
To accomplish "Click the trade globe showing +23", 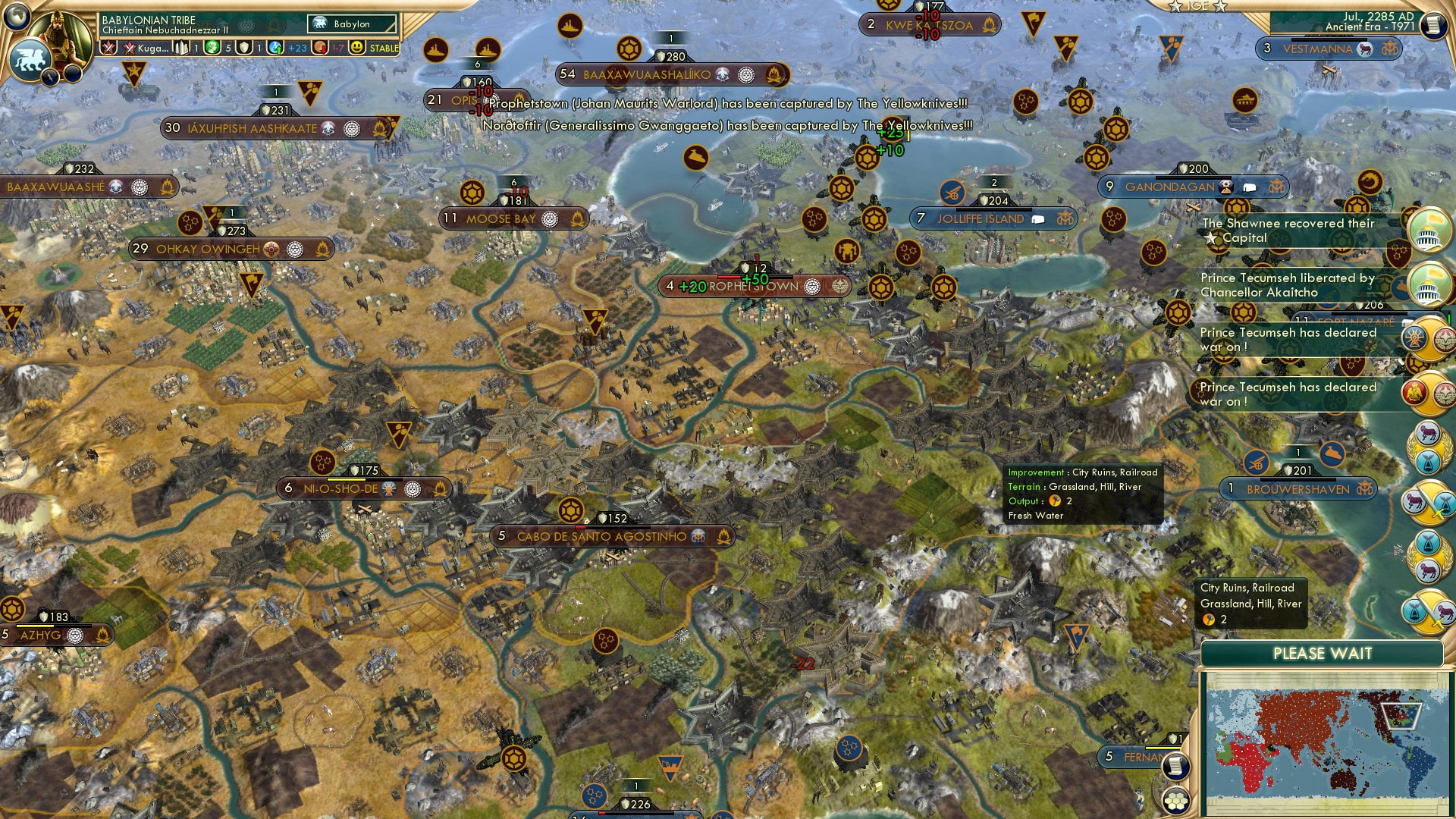I will [275, 47].
